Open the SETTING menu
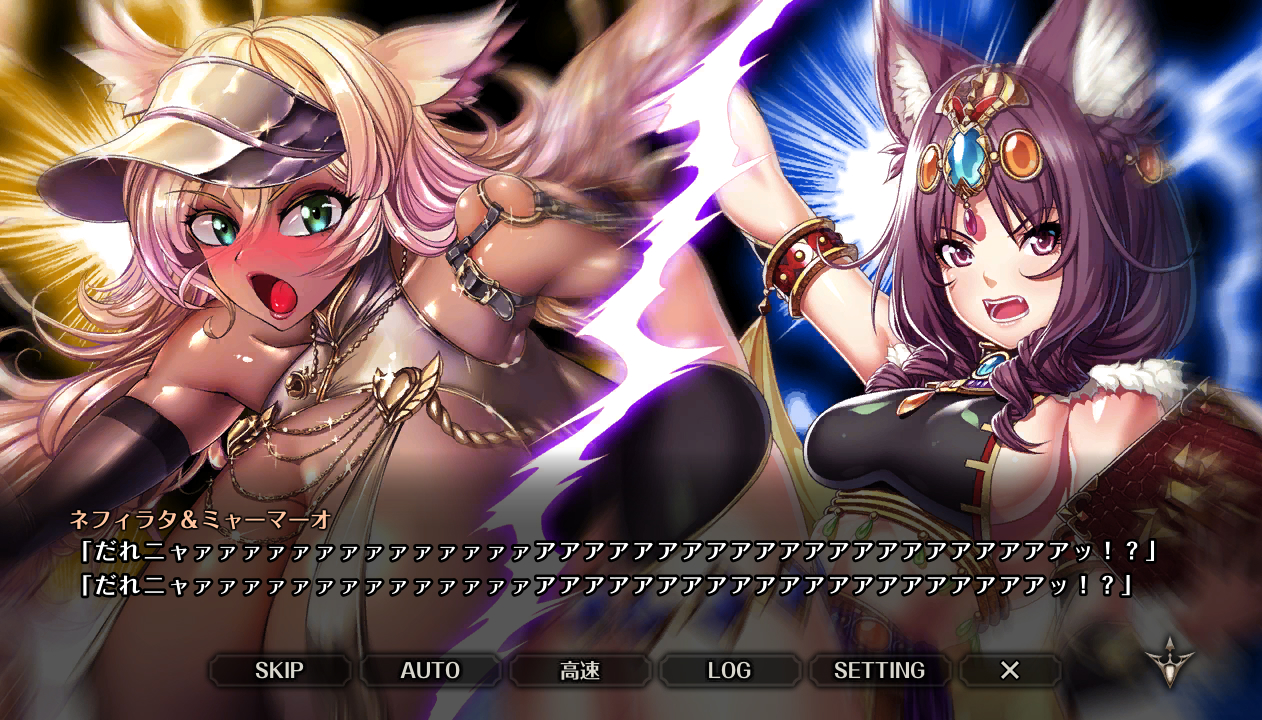Screen dimensions: 1262x720 879,670
